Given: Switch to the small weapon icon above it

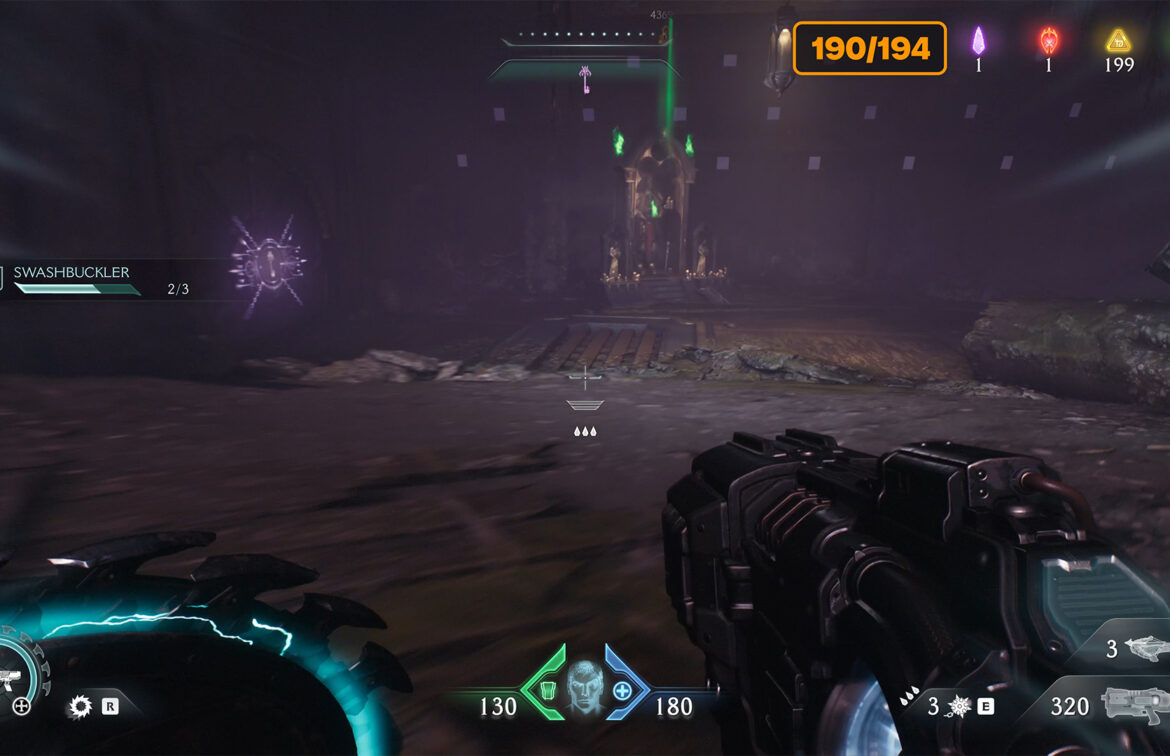Looking at the screenshot, I should (x=1143, y=649).
